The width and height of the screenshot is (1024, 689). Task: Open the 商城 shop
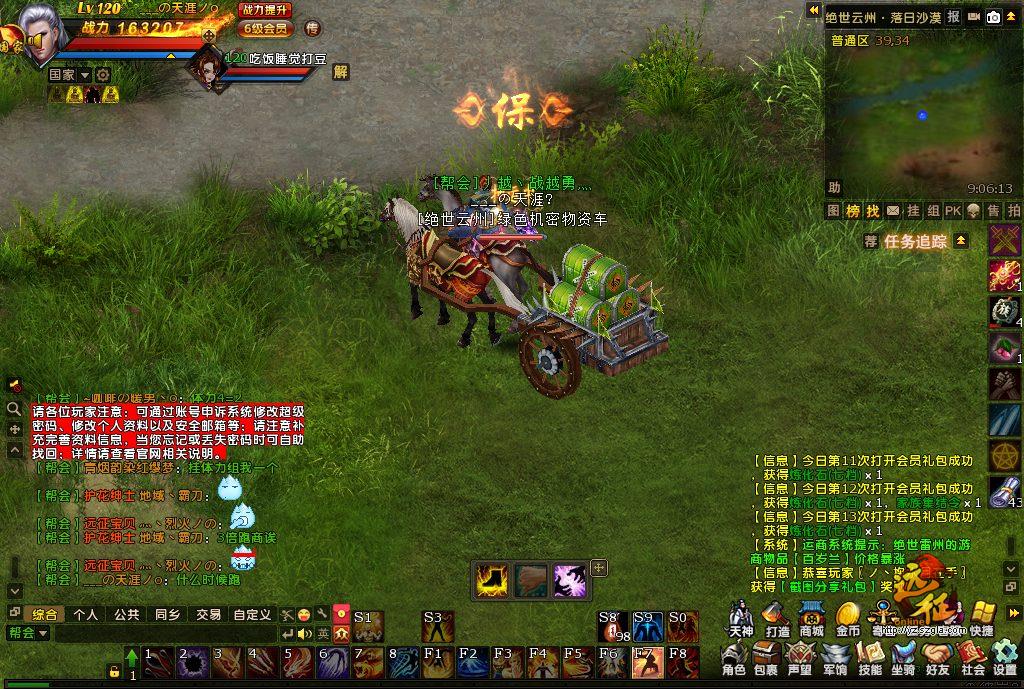point(811,619)
